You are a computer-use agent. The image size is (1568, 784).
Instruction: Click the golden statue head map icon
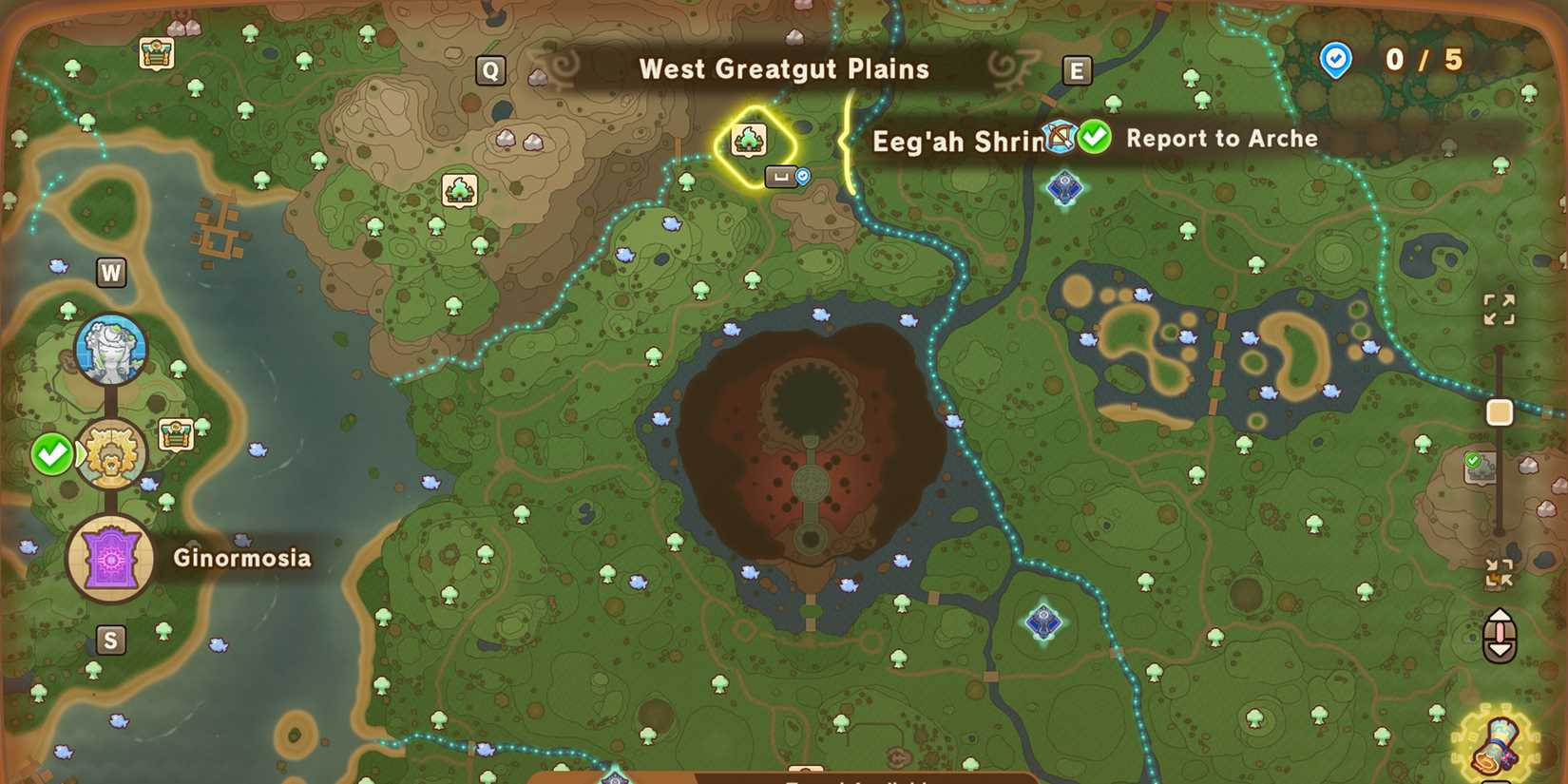click(111, 454)
